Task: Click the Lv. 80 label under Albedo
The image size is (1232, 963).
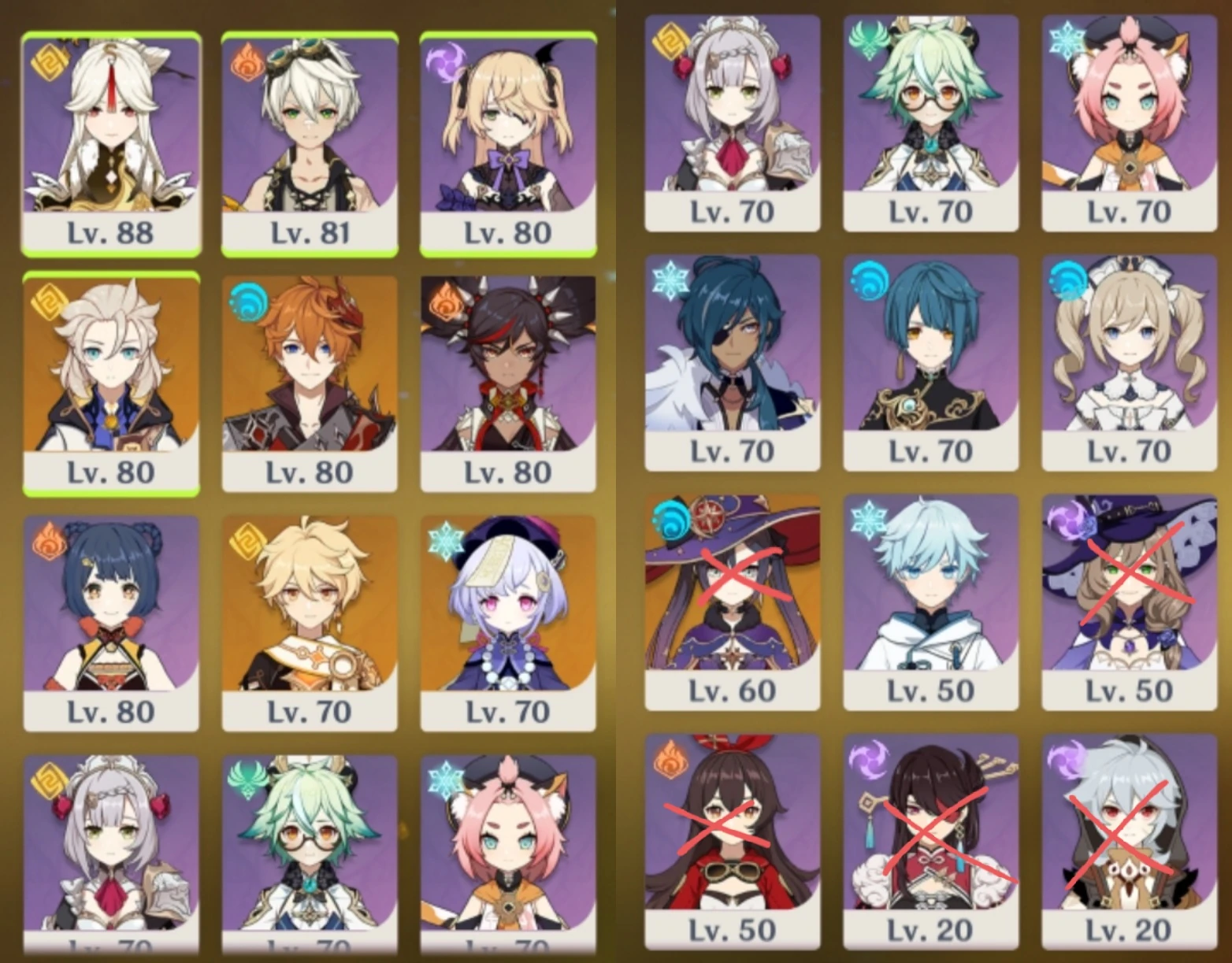Action: [110, 471]
